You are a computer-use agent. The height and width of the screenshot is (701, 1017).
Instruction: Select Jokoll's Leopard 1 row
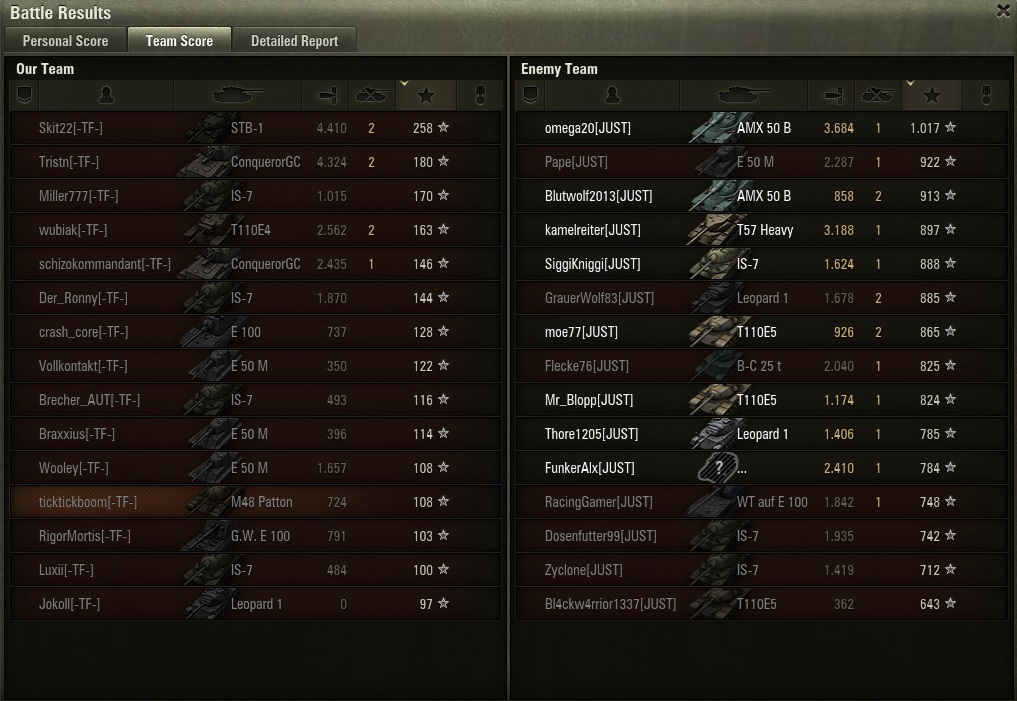coord(255,604)
